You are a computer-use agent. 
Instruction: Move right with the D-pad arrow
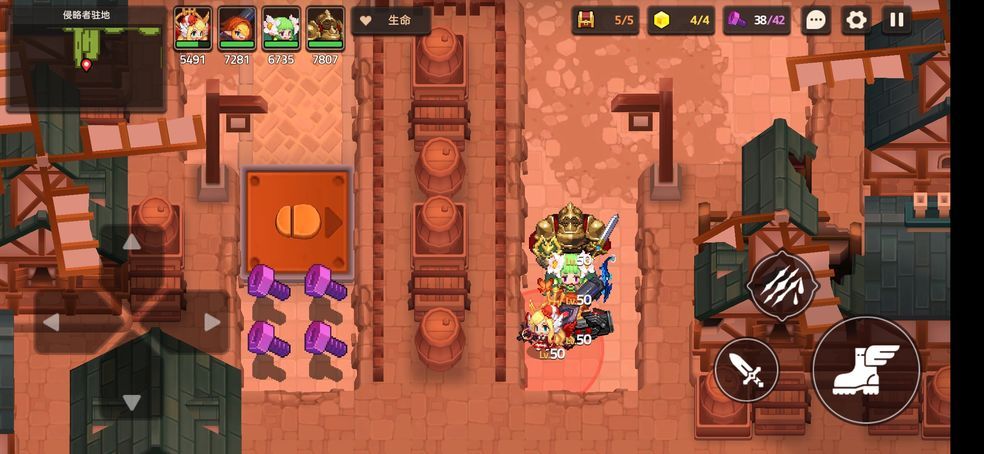211,322
